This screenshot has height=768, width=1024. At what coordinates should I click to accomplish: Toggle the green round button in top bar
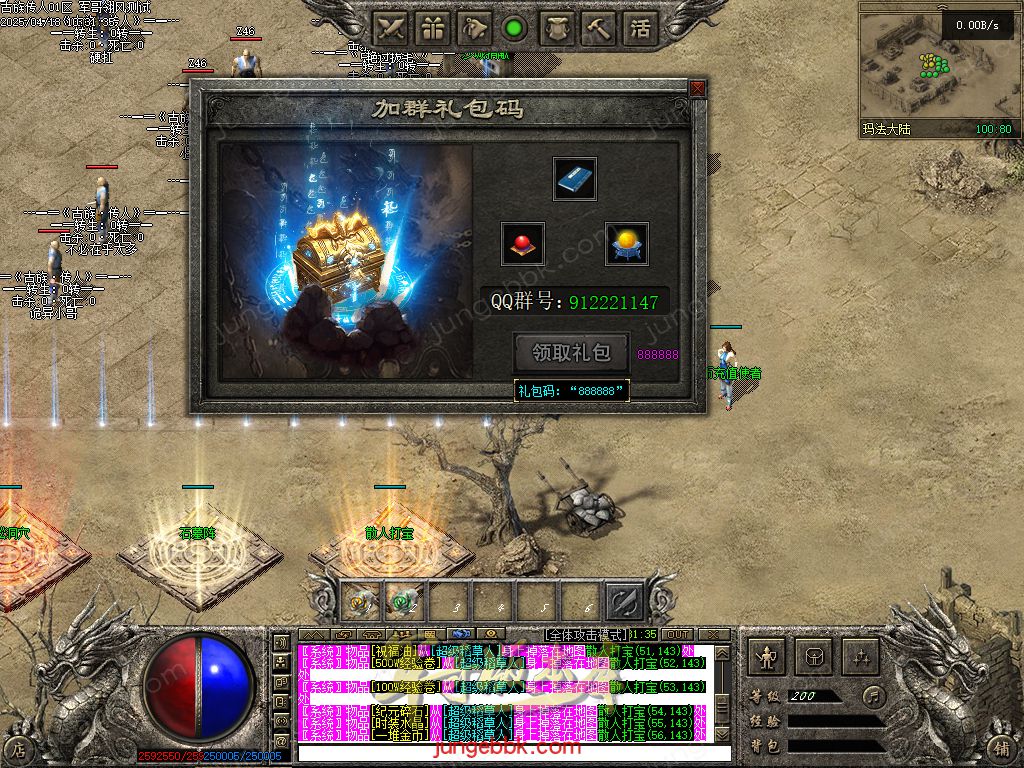coord(515,28)
